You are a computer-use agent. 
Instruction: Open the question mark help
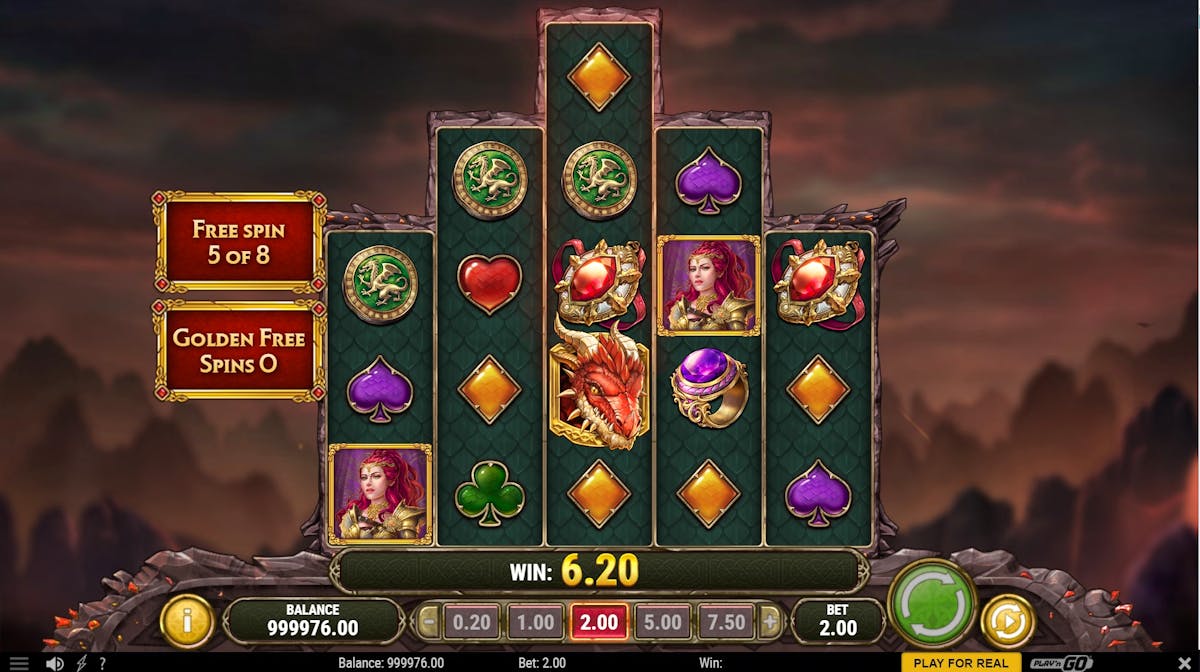(102, 663)
